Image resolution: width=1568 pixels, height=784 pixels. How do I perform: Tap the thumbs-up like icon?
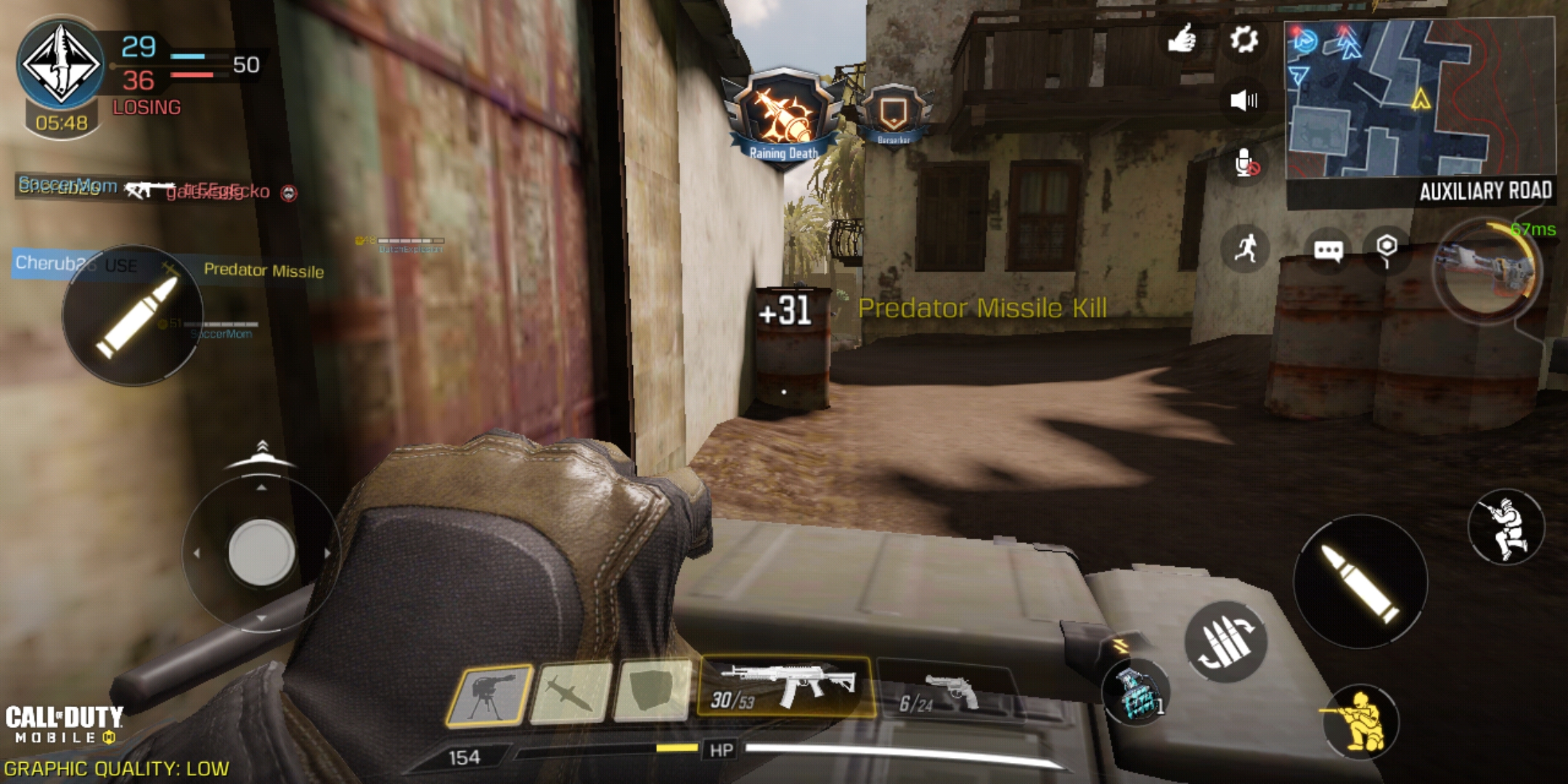[x=1182, y=39]
